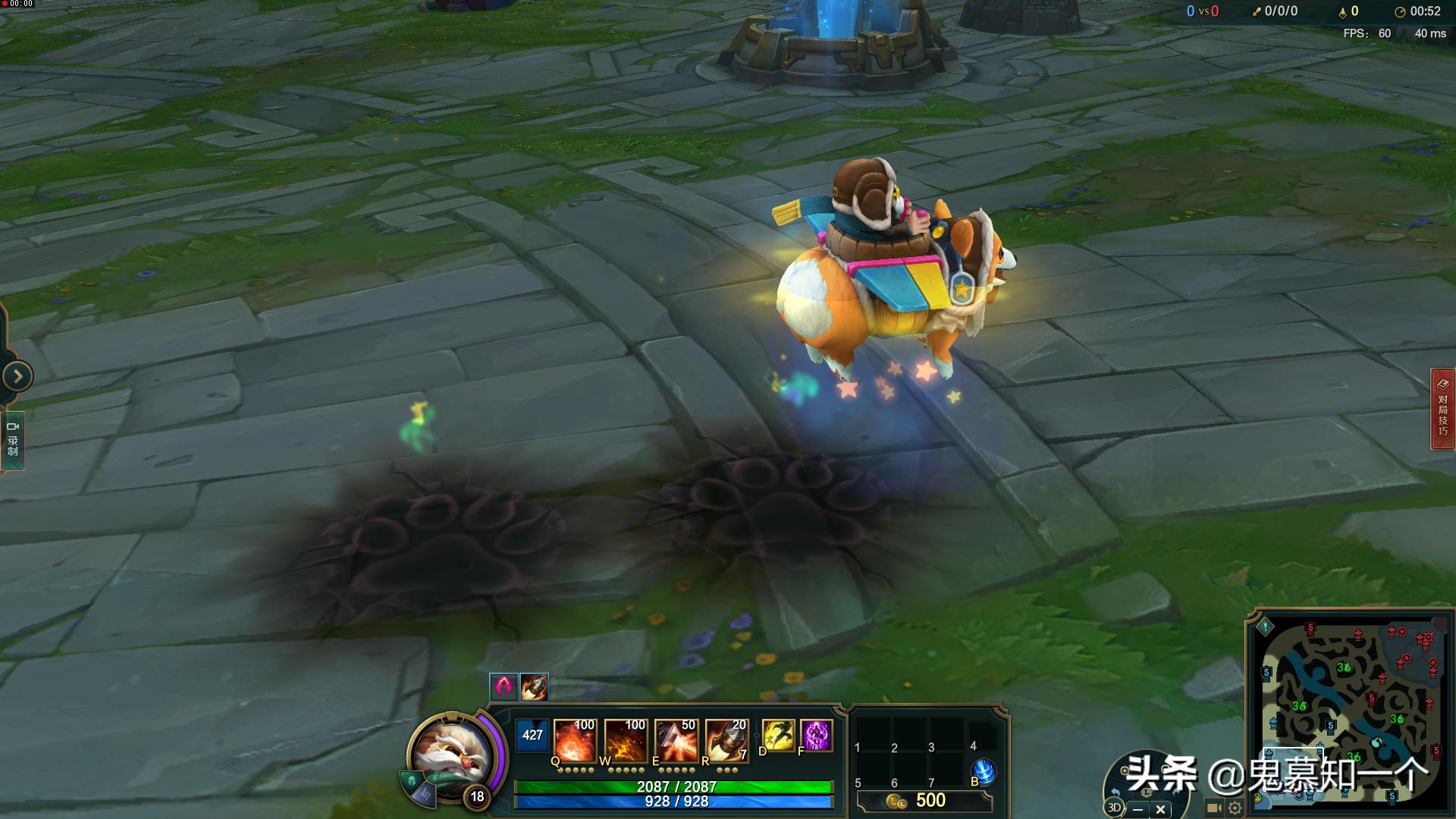Click the pink buff icon above the ability bar
The height and width of the screenshot is (819, 1456).
click(504, 687)
